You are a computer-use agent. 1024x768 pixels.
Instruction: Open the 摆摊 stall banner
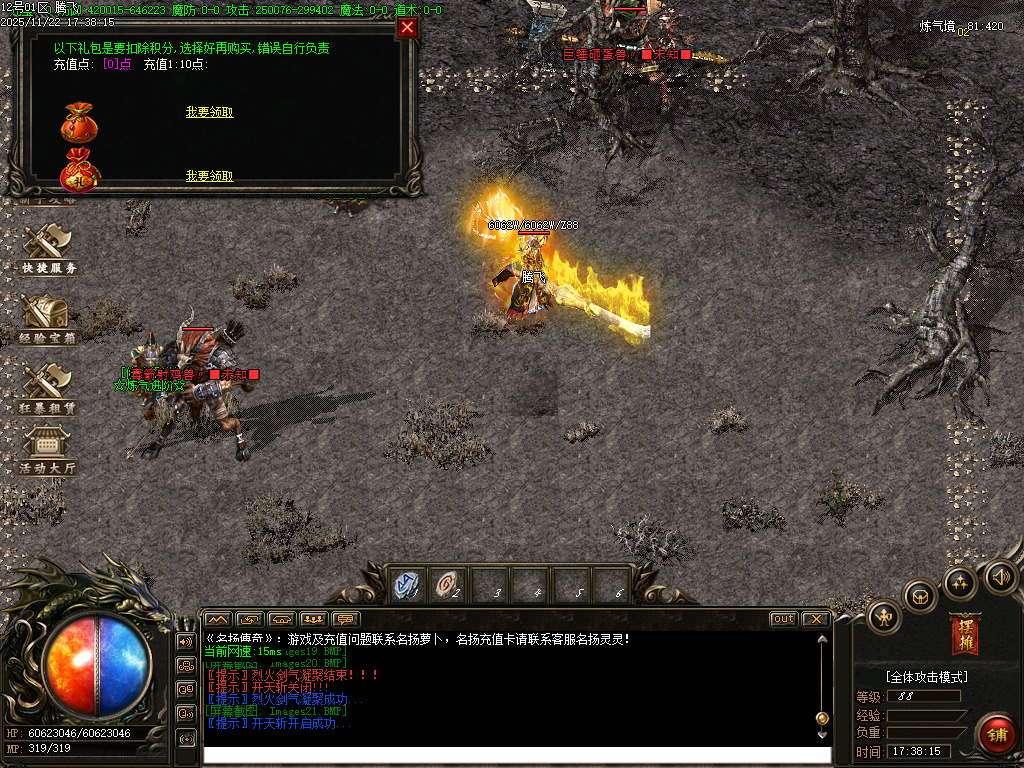click(x=965, y=634)
